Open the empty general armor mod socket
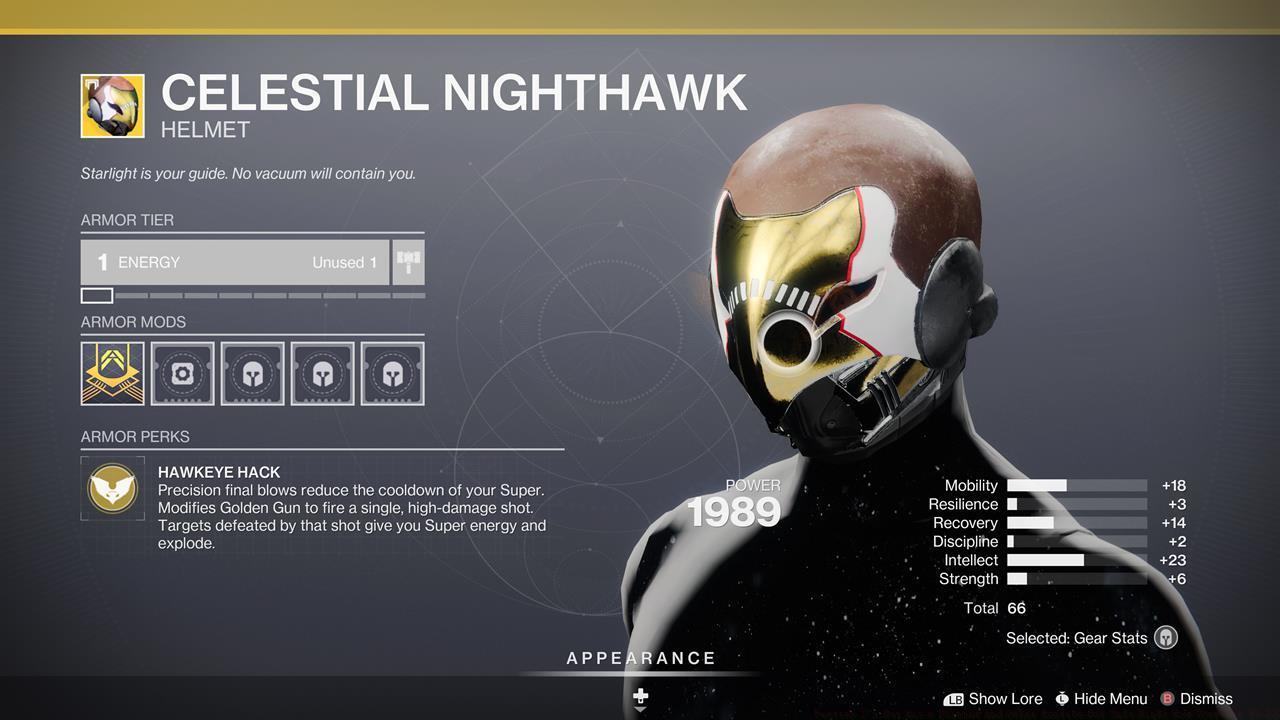The height and width of the screenshot is (720, 1280). click(182, 374)
